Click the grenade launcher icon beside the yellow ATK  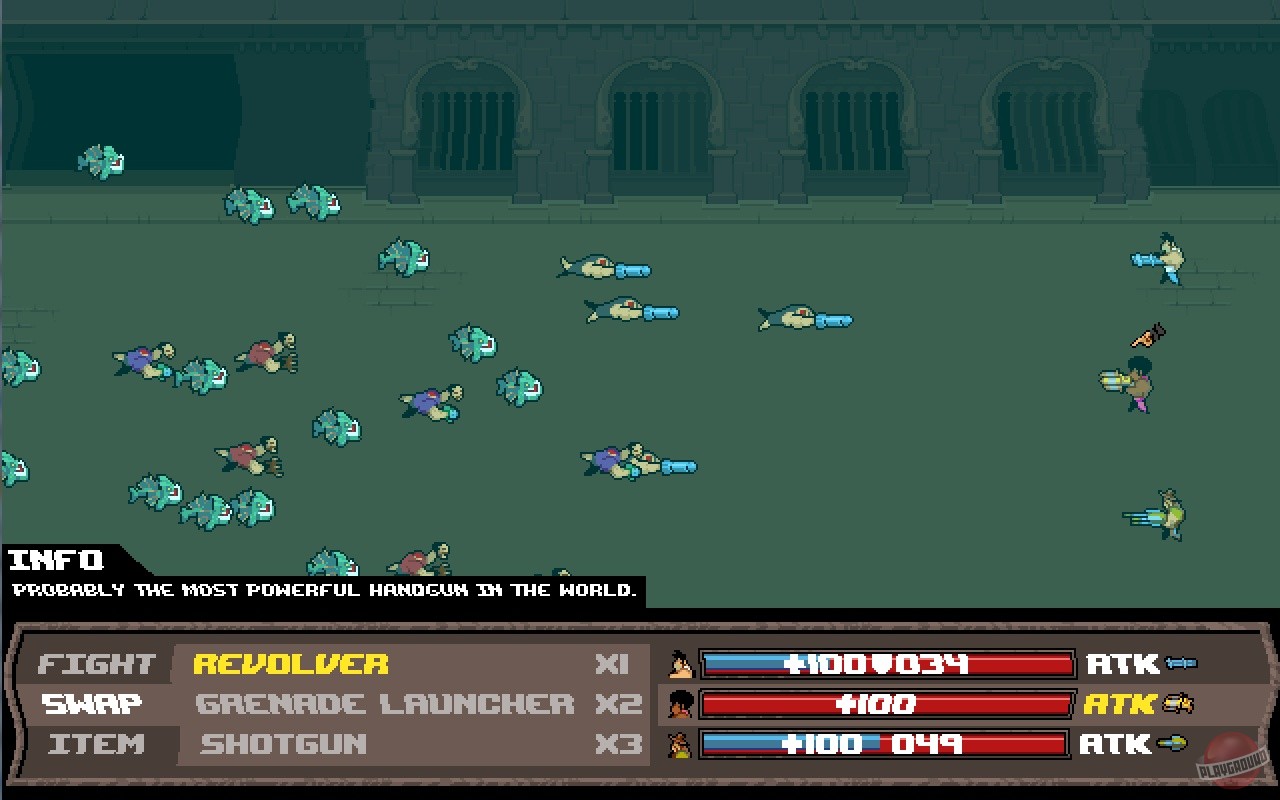[1180, 704]
